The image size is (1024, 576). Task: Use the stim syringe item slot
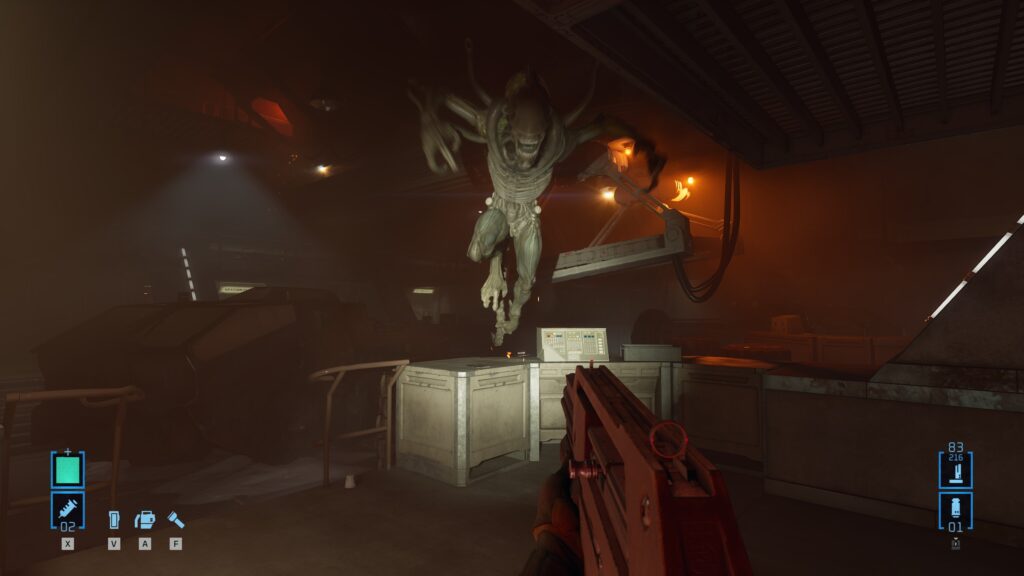click(68, 510)
